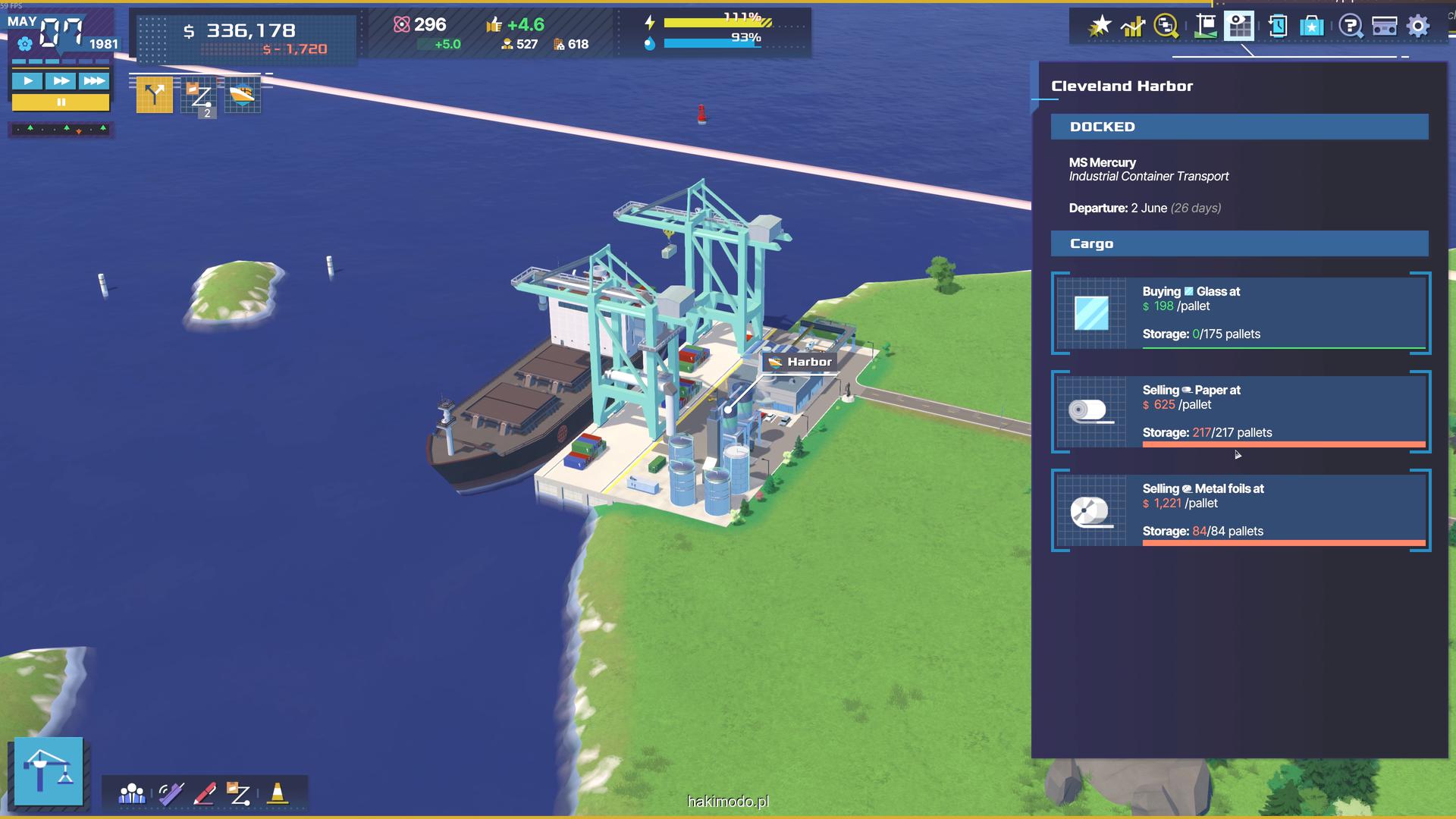The image size is (1456, 819).
Task: Open the crane build menu
Action: [x=49, y=770]
